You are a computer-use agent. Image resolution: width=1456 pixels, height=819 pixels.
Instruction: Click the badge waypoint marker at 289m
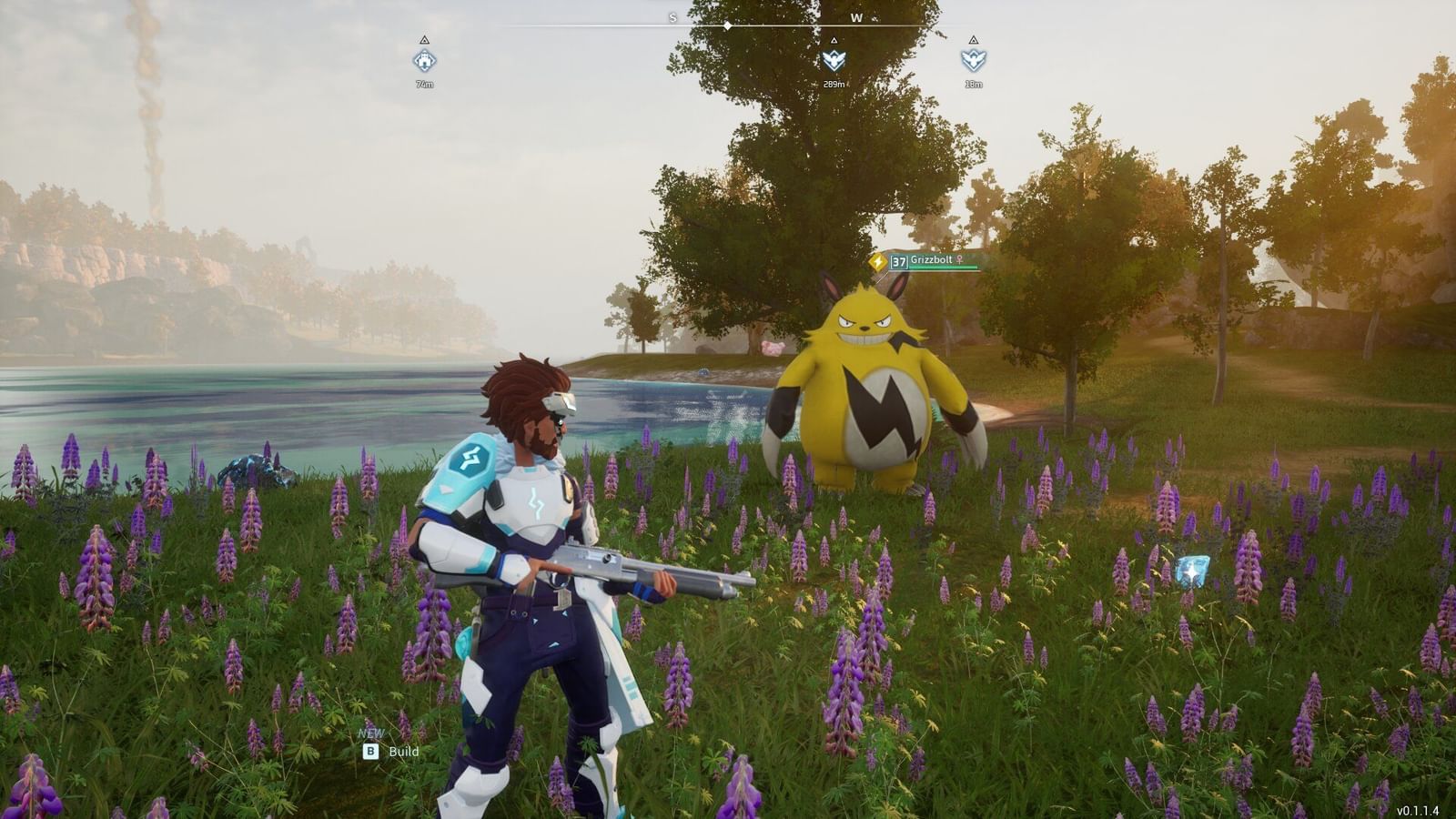pos(834,61)
